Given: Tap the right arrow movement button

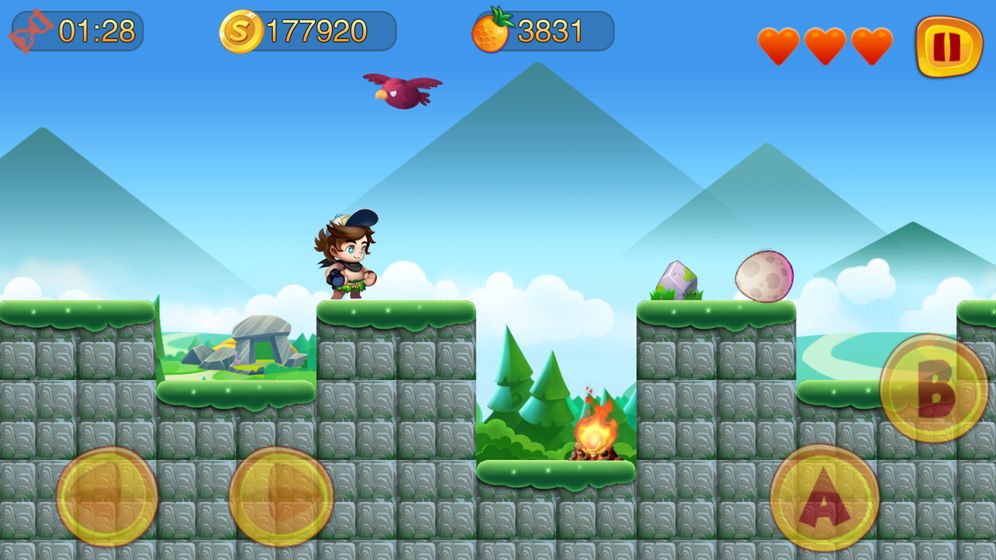Looking at the screenshot, I should tap(281, 496).
